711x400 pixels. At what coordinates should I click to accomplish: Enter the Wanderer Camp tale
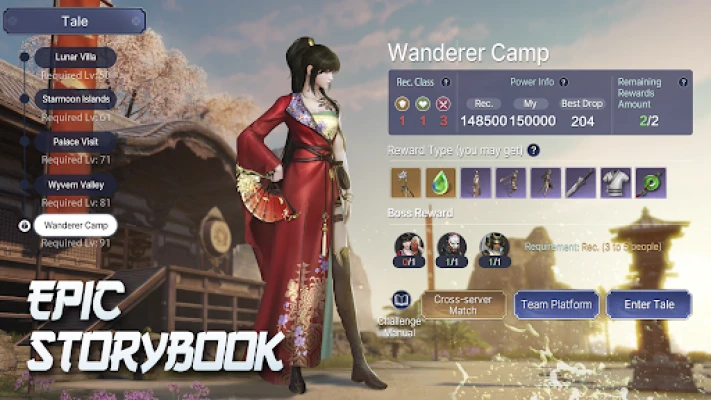click(648, 304)
